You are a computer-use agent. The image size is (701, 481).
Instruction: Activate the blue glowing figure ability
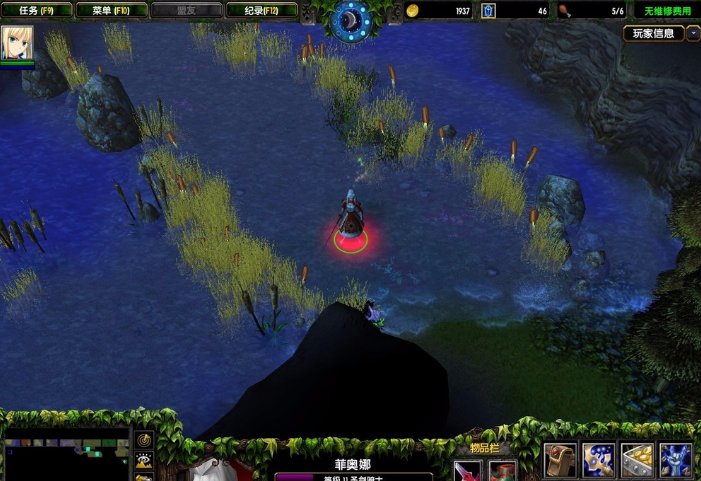tap(676, 460)
